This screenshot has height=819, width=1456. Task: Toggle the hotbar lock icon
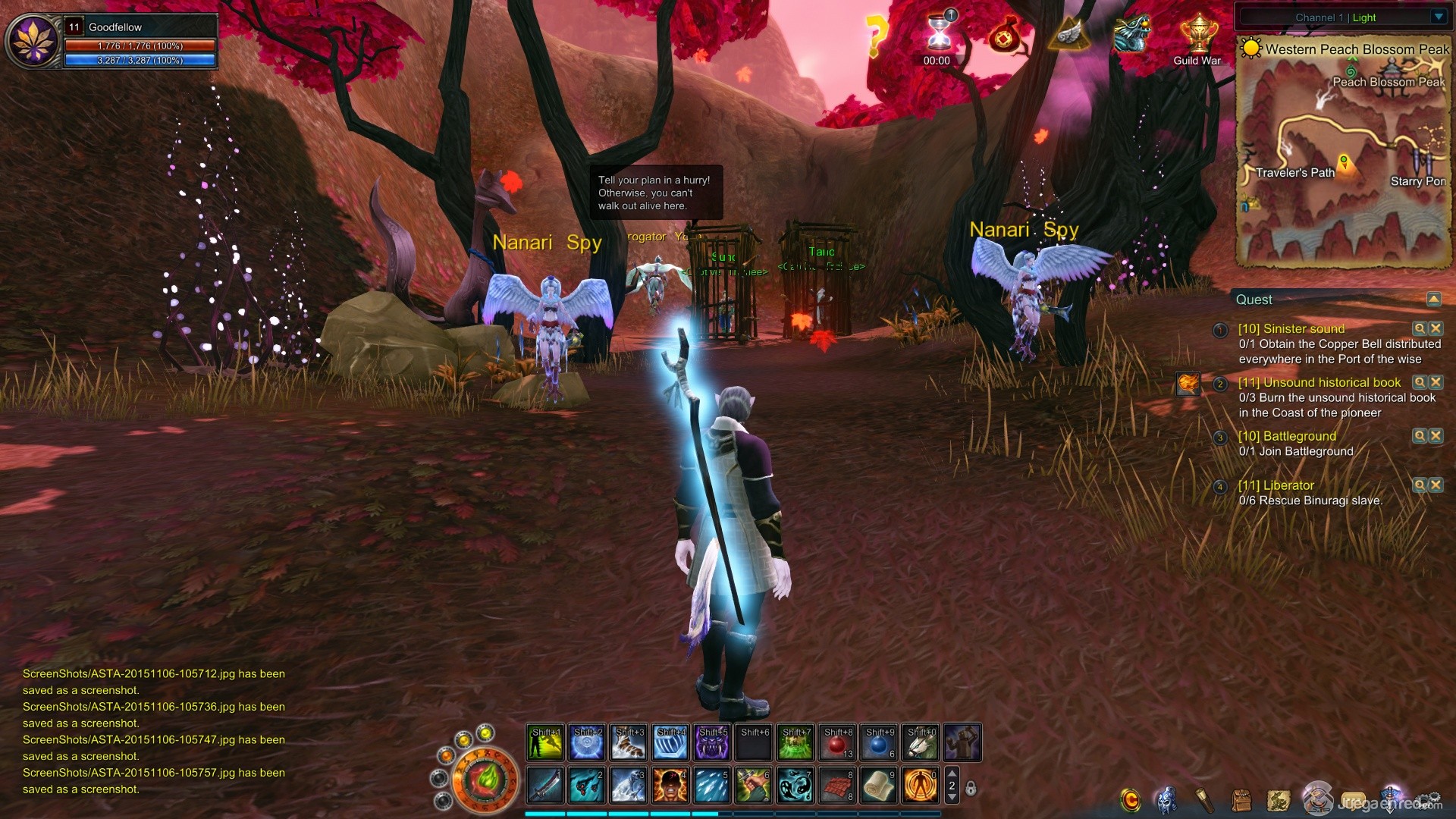971,789
